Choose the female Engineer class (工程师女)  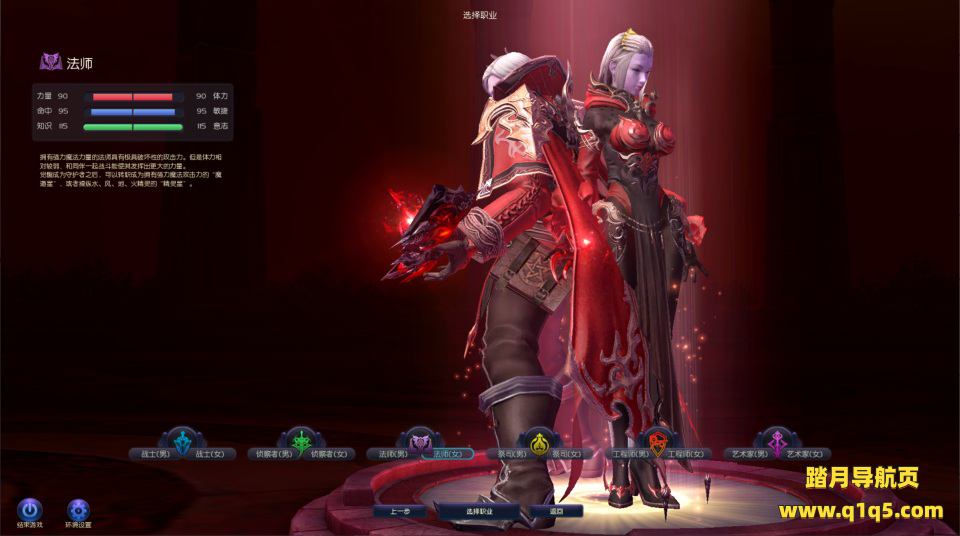point(686,454)
